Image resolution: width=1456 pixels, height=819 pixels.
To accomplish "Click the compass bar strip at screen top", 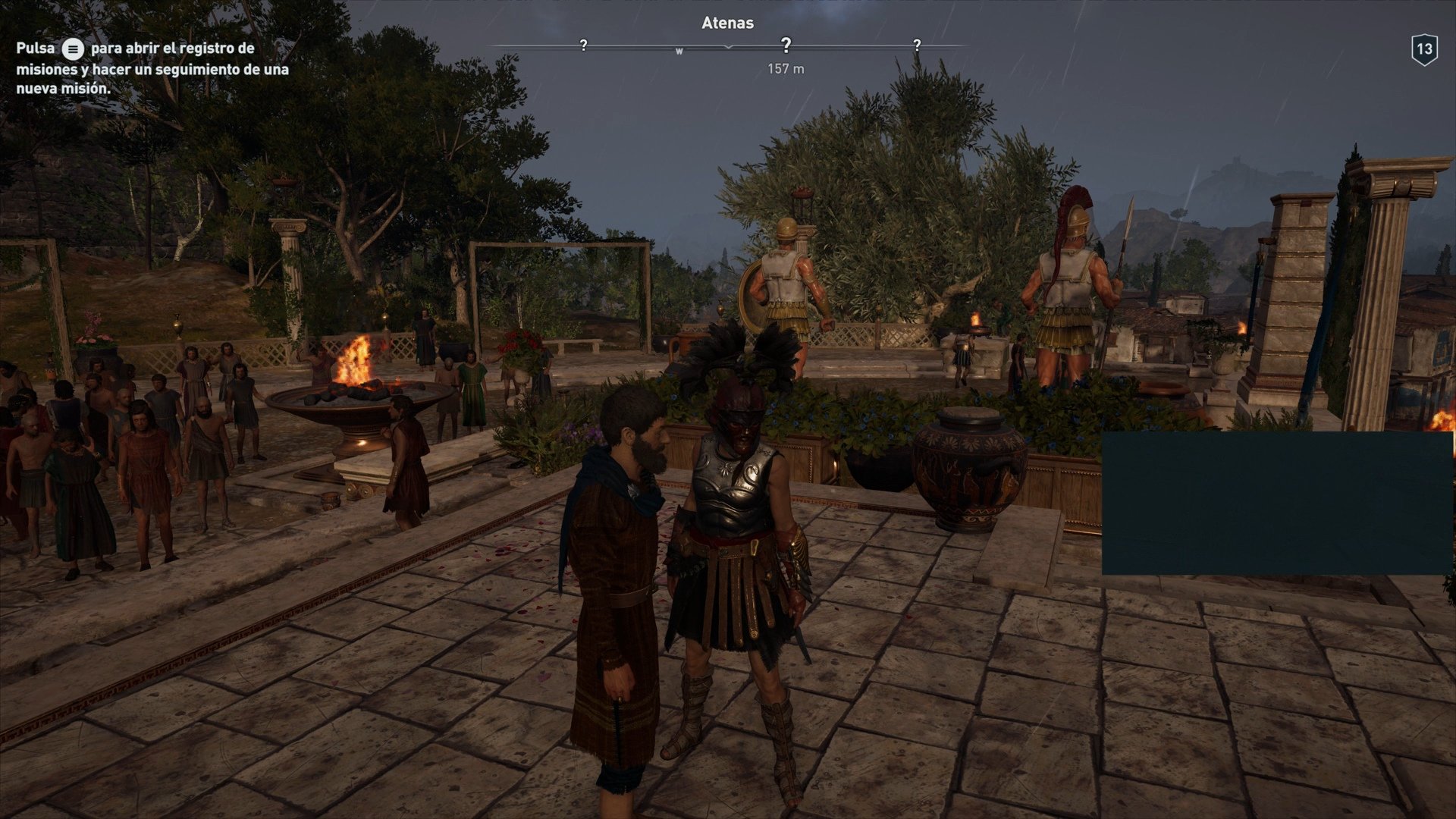I will (728, 47).
